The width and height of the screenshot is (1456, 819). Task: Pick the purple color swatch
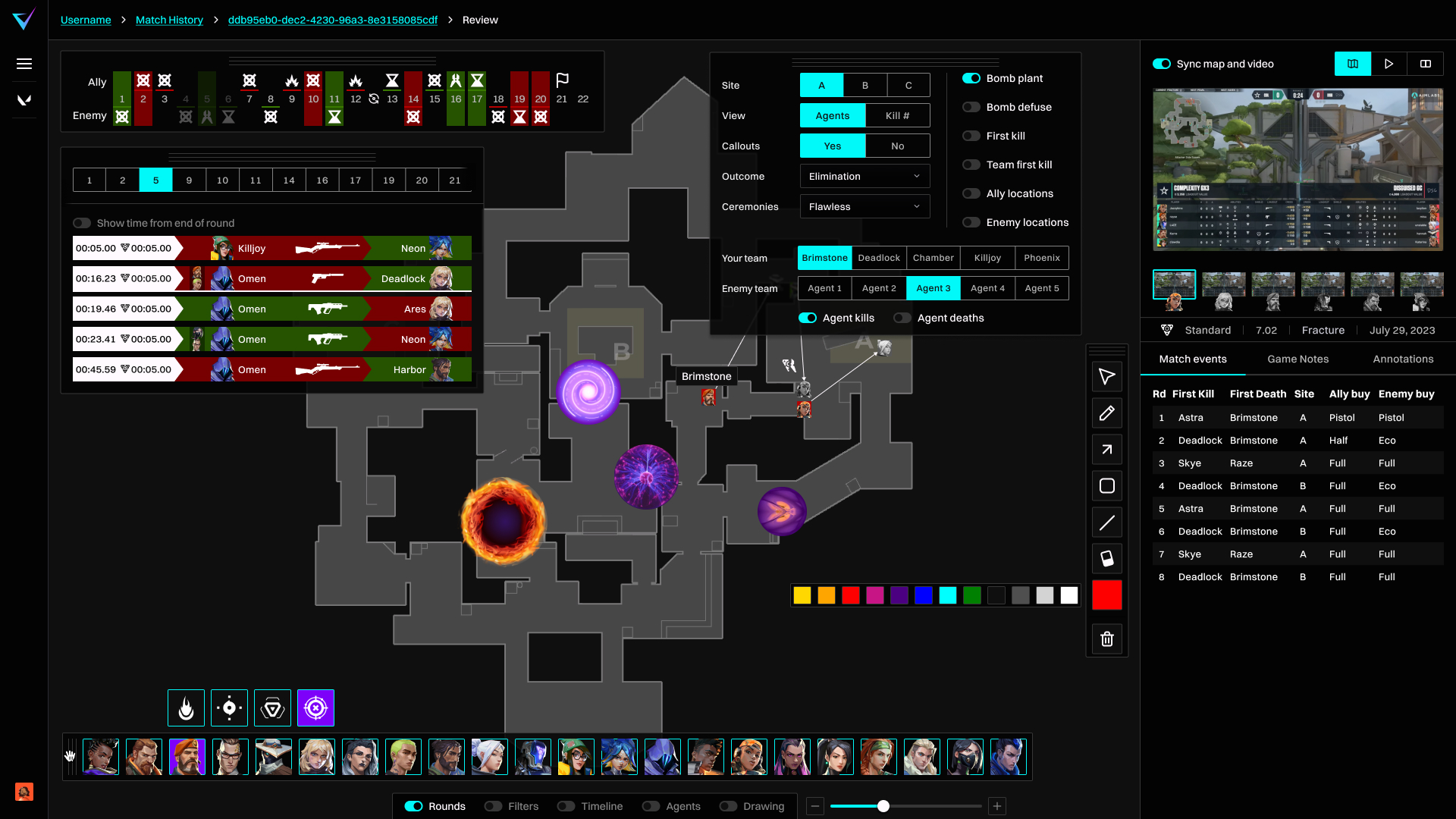[x=899, y=595]
